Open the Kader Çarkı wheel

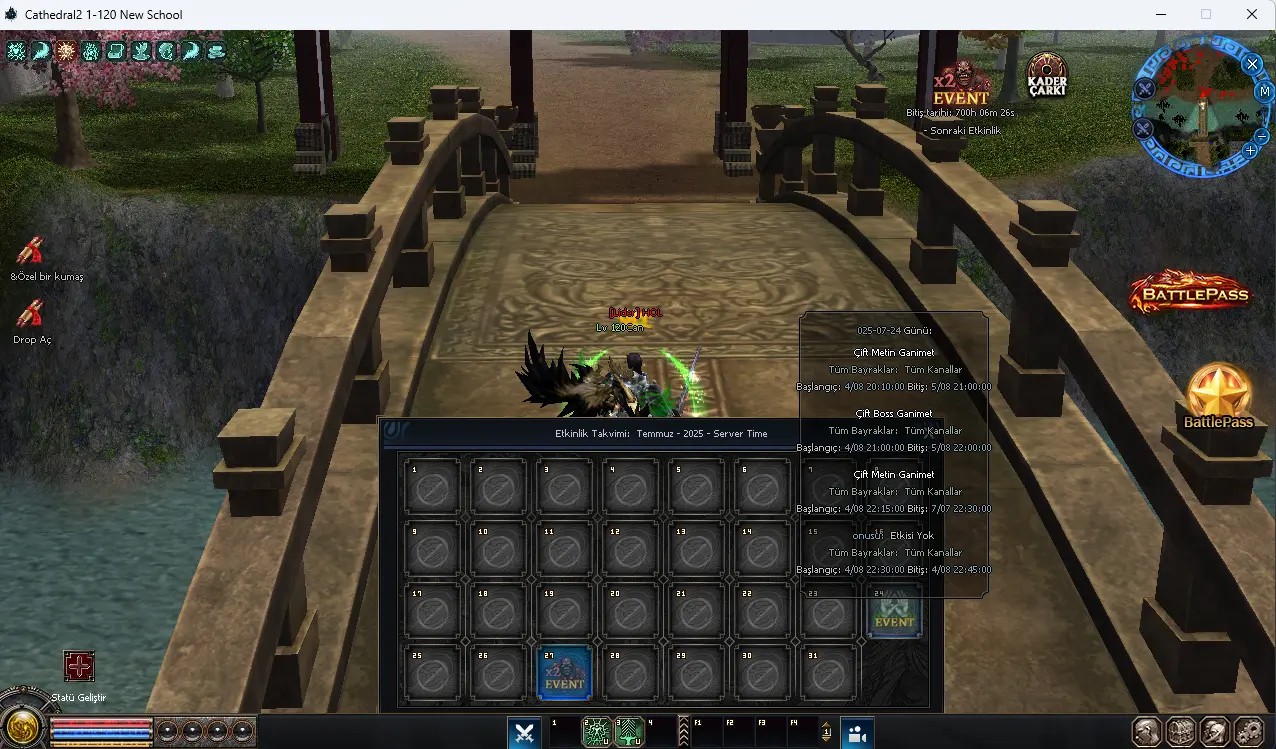(x=1047, y=75)
